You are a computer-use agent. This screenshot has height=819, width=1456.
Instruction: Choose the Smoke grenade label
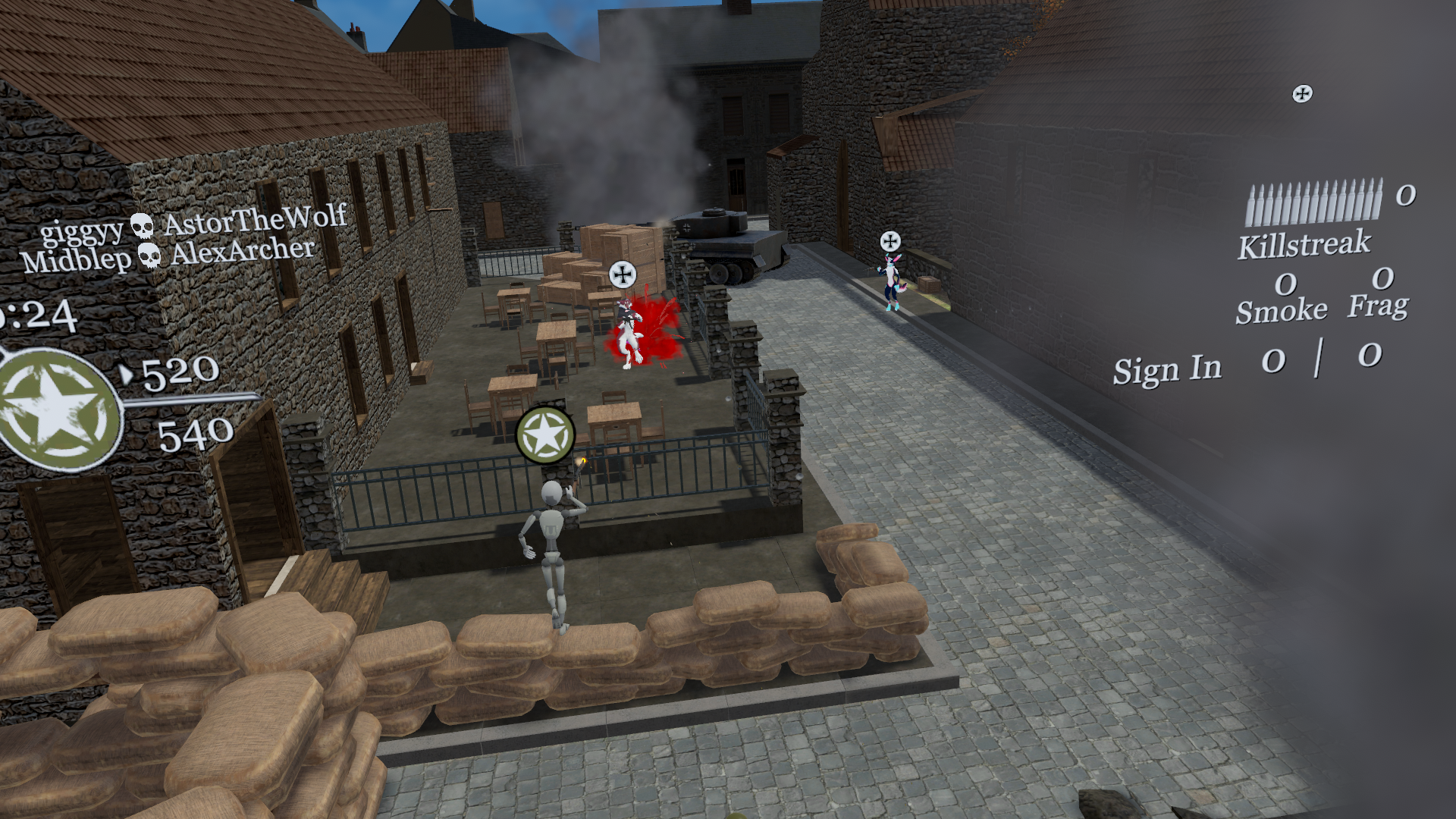click(x=1281, y=311)
